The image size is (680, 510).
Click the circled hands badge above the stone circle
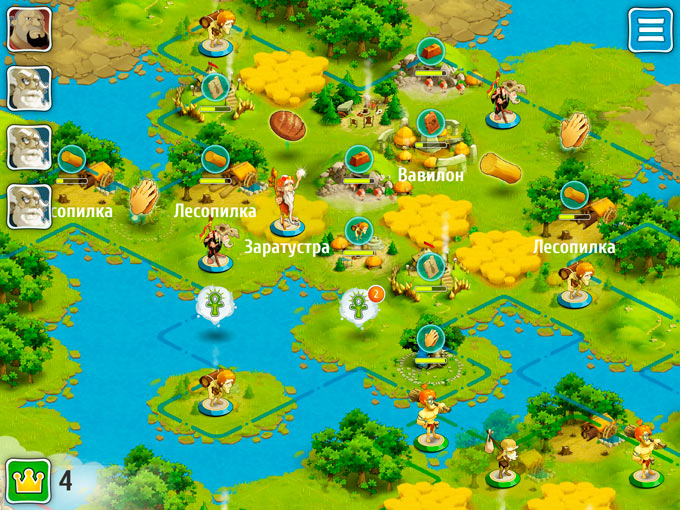[x=430, y=337]
